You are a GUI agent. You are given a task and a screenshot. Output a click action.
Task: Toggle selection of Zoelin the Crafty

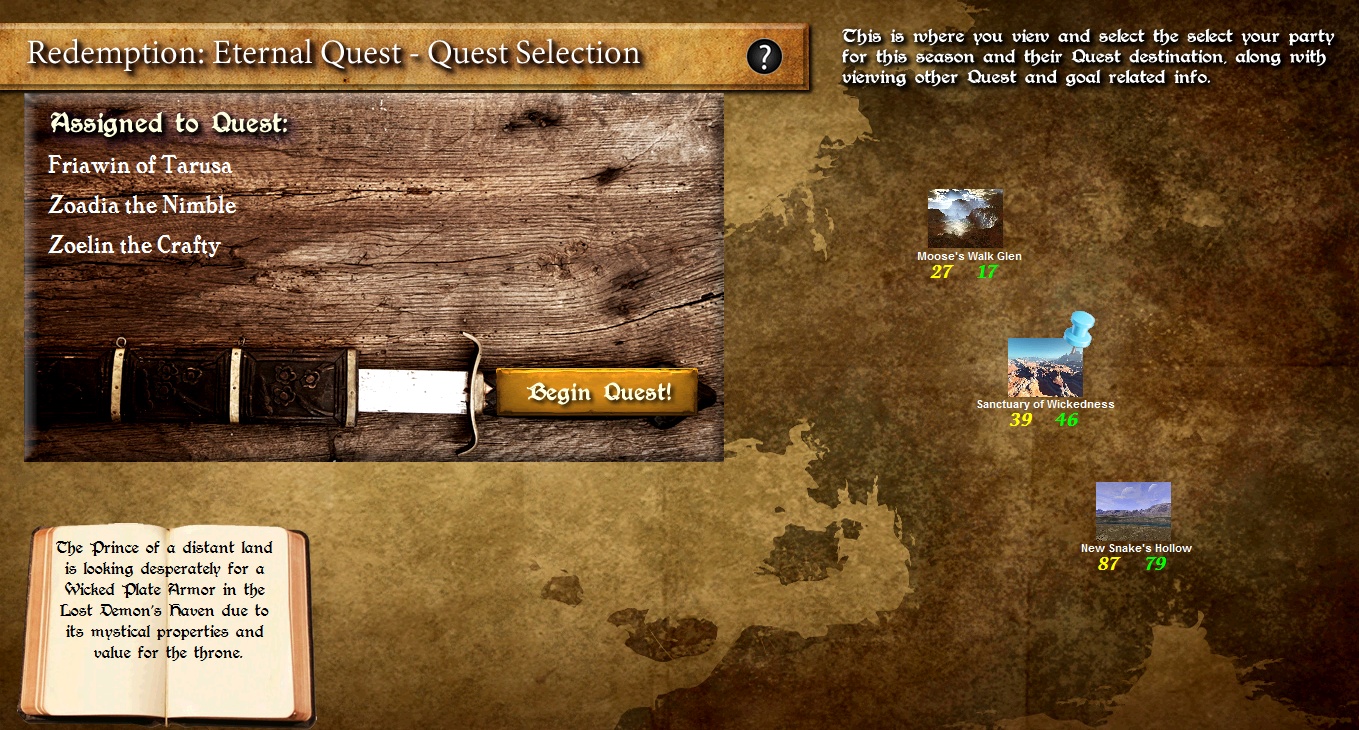pos(137,245)
